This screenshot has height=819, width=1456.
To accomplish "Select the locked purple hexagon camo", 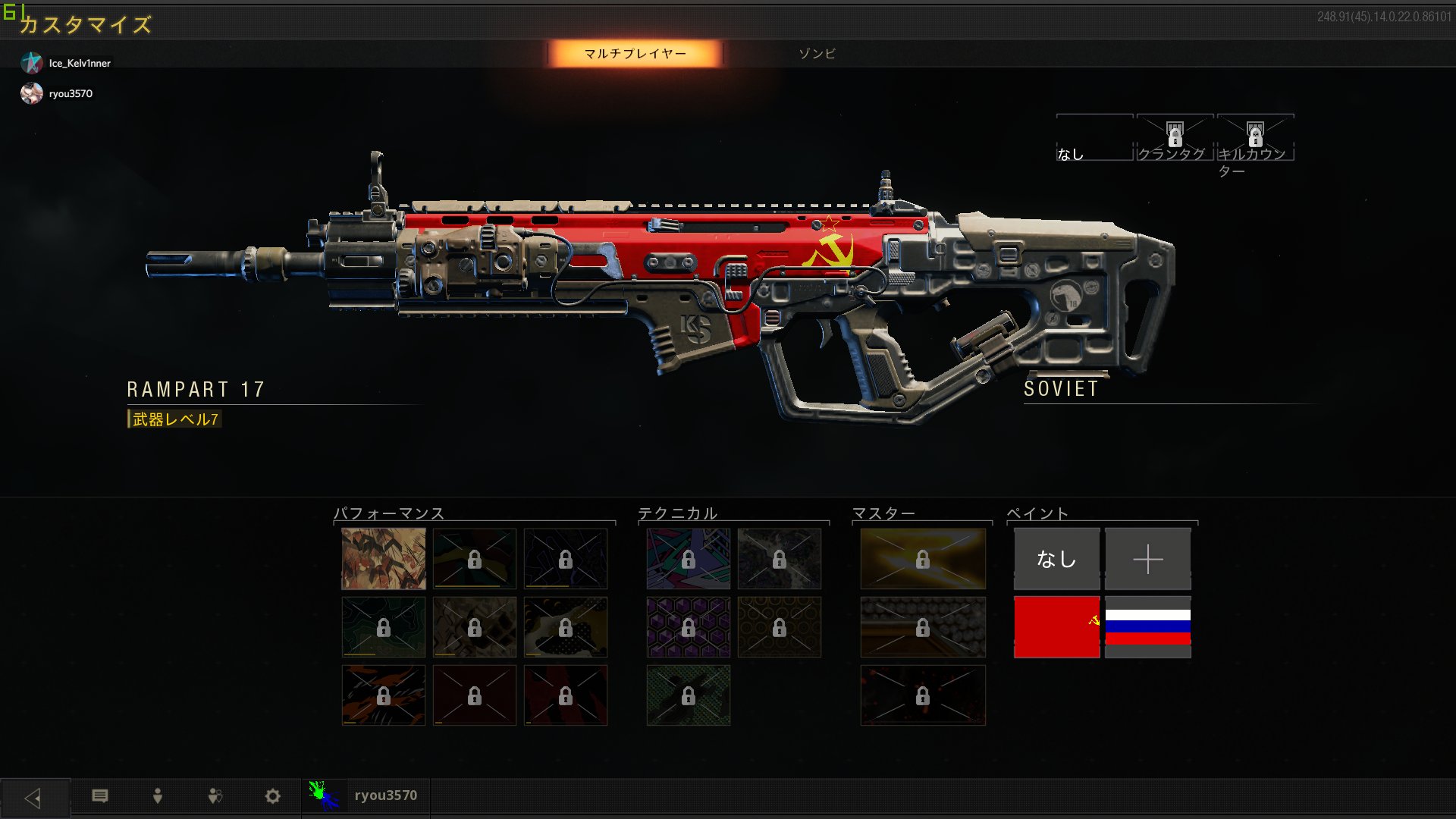I will pyautogui.click(x=688, y=627).
